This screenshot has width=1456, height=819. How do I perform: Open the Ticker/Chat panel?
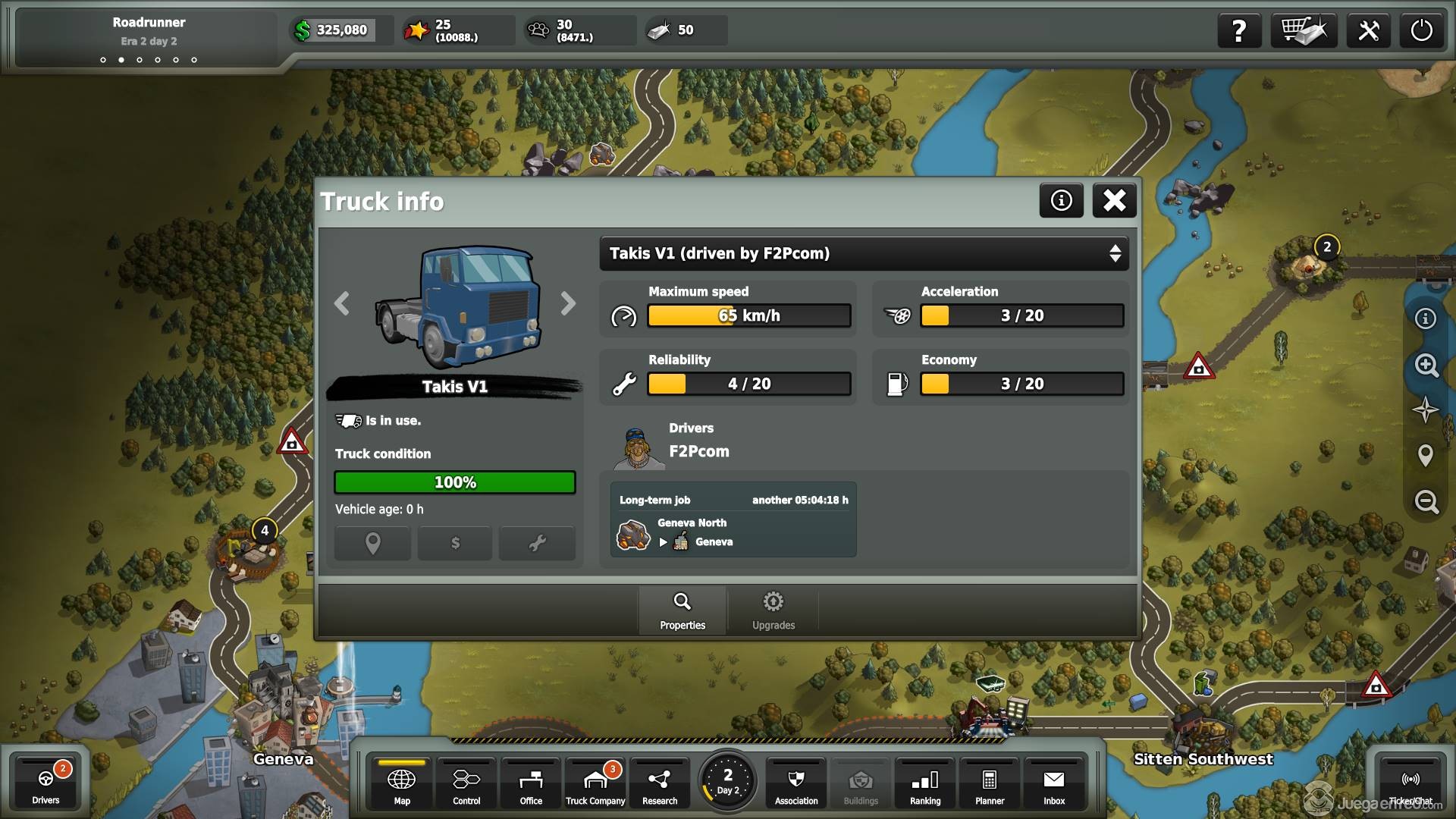point(1410,785)
